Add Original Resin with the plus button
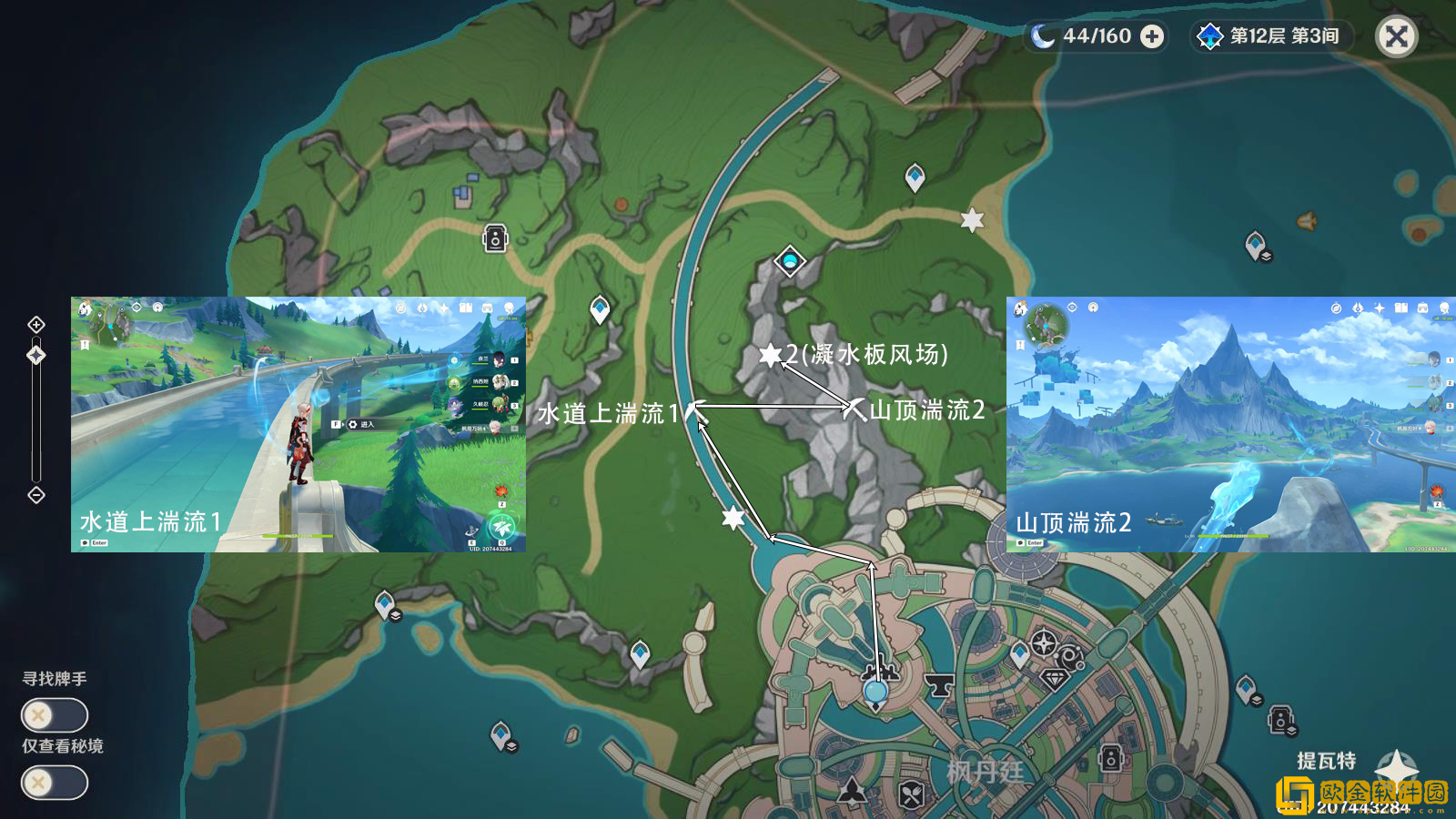Viewport: 1456px width, 819px height. click(x=1152, y=36)
